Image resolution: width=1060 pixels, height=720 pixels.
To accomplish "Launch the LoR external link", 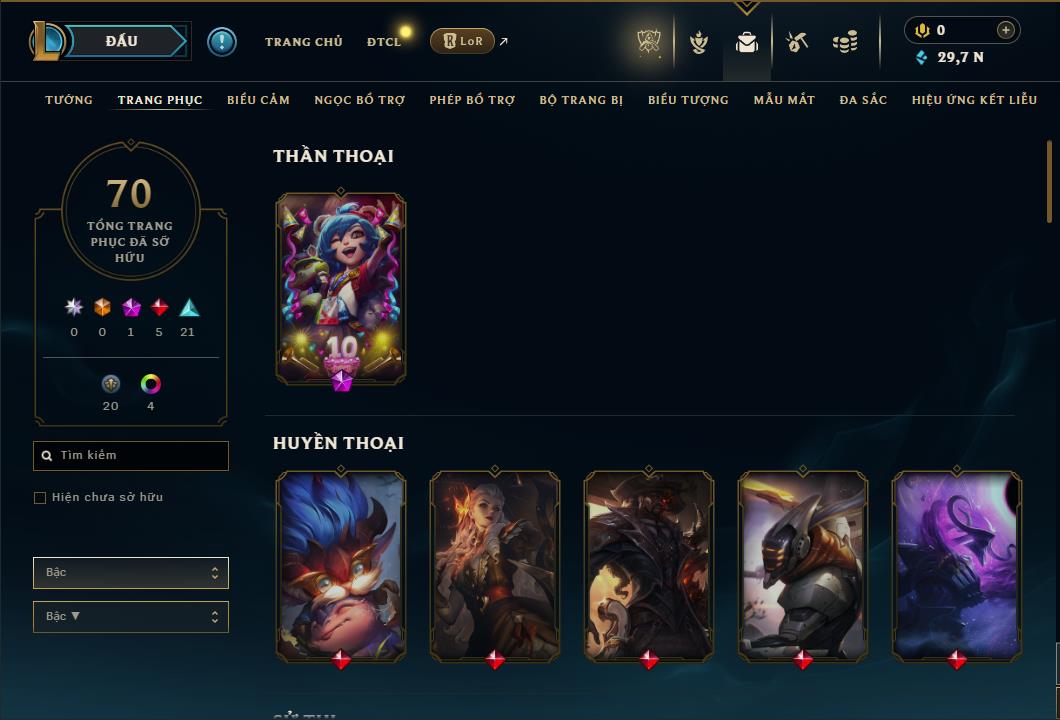I will click(x=462, y=41).
